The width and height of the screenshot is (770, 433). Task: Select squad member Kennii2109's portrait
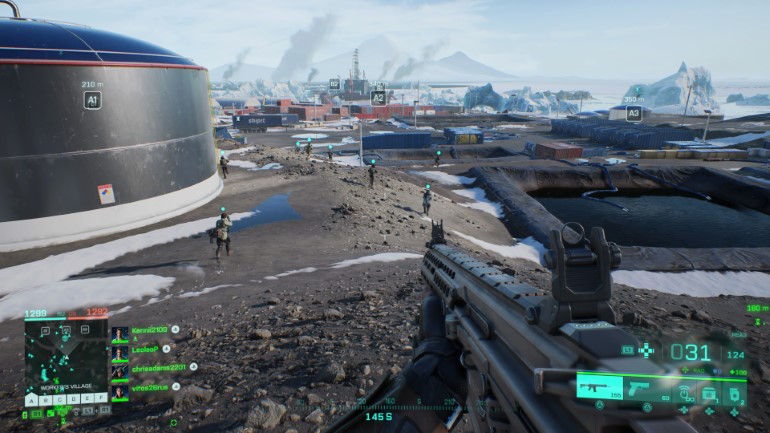120,334
